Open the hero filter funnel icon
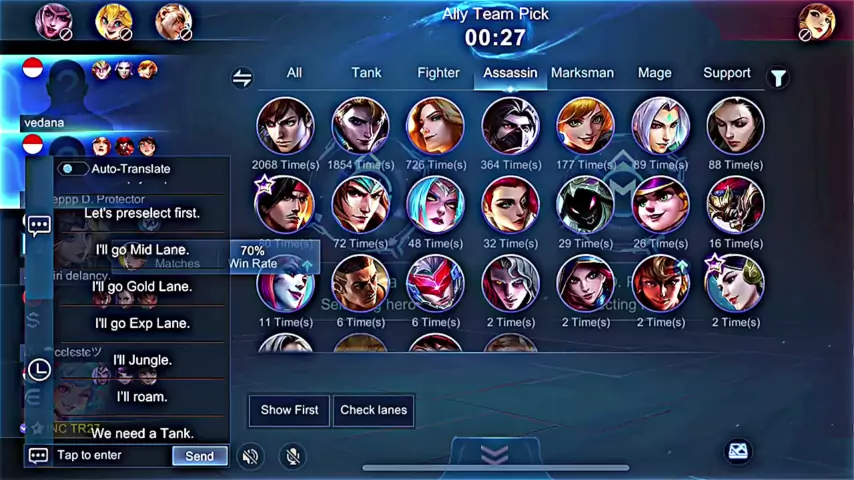854x480 pixels. 777,77
